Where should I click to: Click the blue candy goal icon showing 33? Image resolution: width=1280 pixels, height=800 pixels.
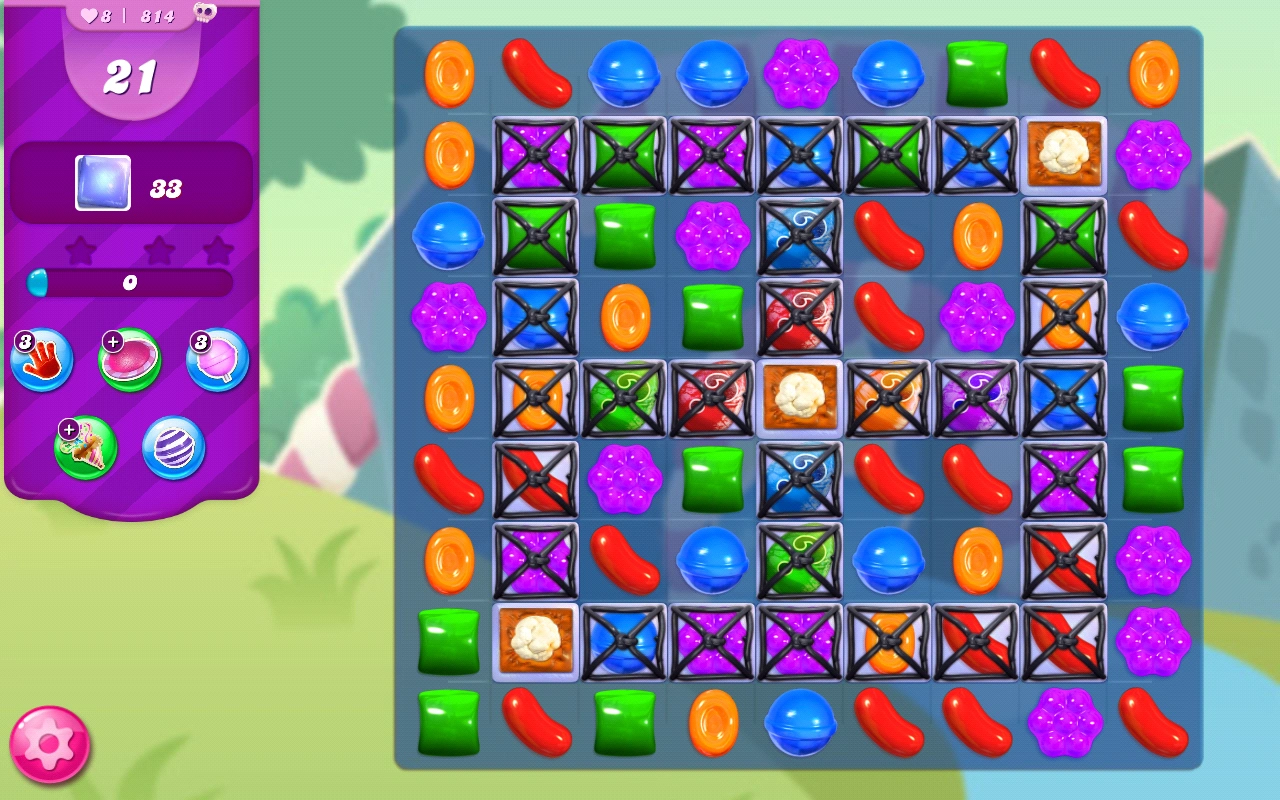pos(105,183)
